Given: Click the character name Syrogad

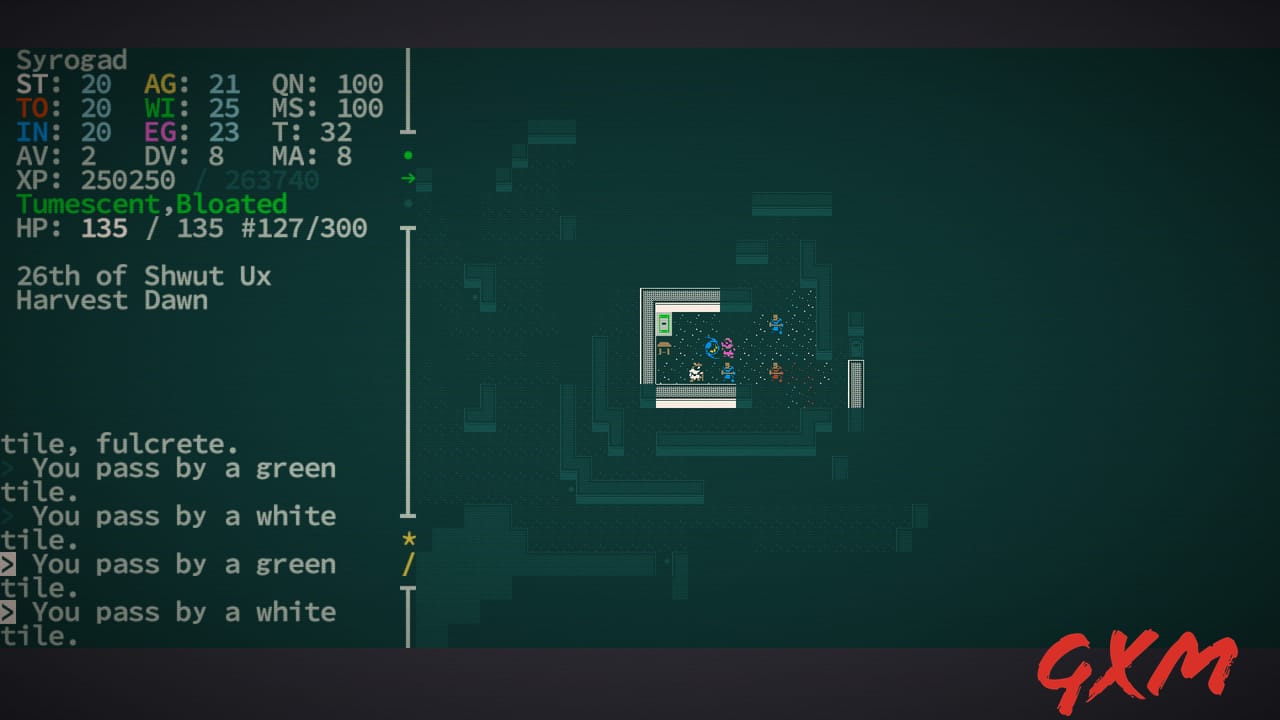Looking at the screenshot, I should coord(70,60).
